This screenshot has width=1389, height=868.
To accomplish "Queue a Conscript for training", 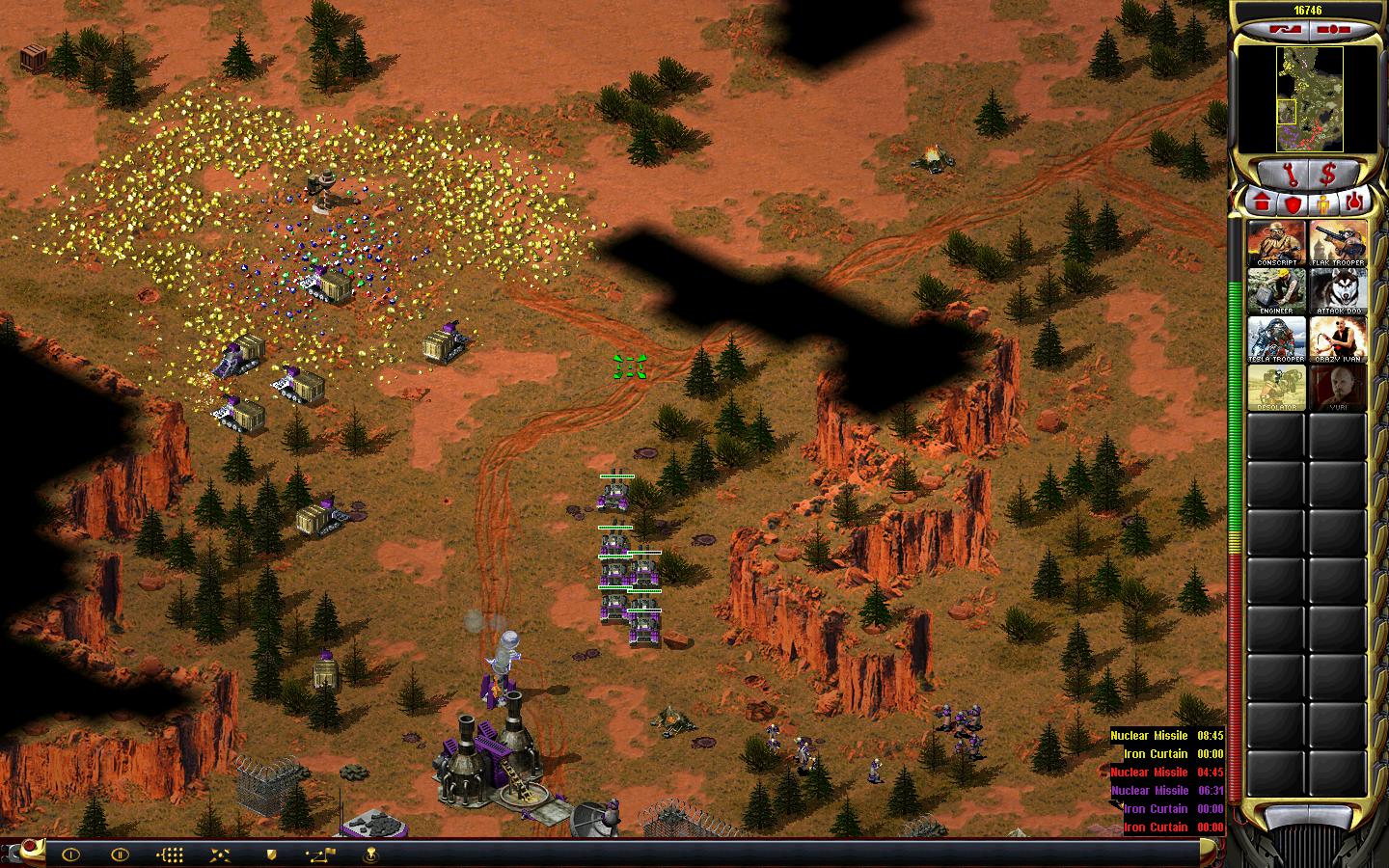I will point(1276,243).
